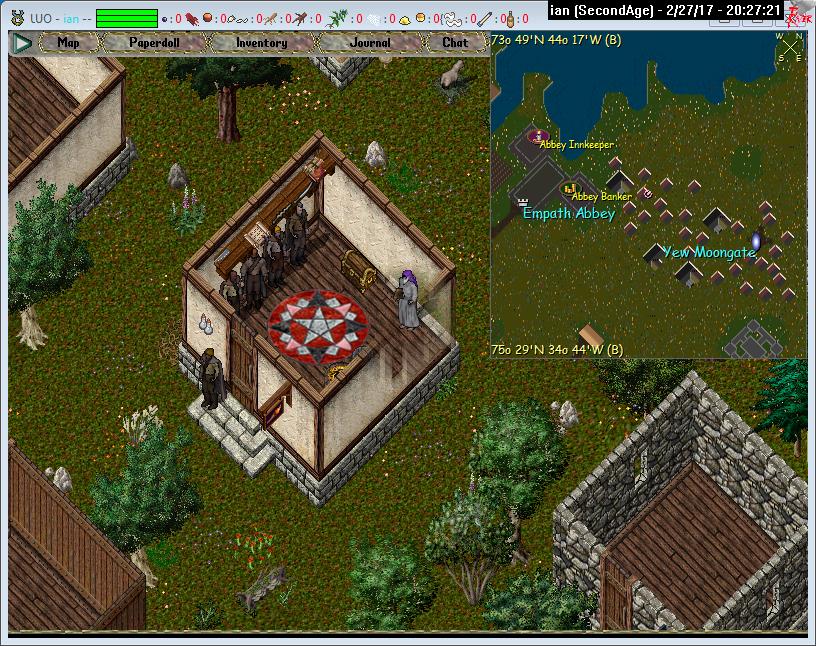Click the LUO window title bar icon
The height and width of the screenshot is (646, 816).
pos(16,17)
